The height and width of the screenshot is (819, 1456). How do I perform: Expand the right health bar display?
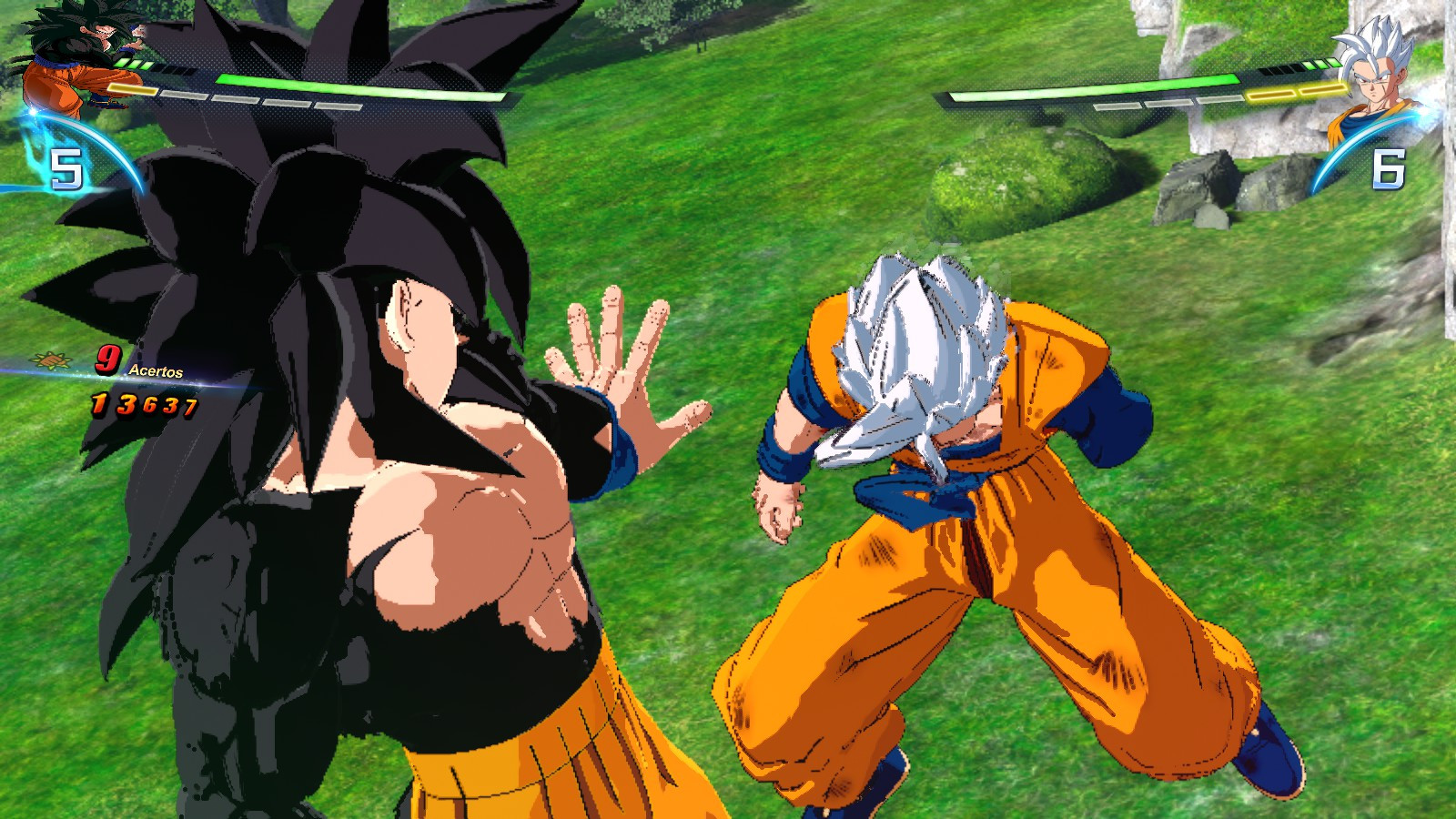click(x=1137, y=88)
